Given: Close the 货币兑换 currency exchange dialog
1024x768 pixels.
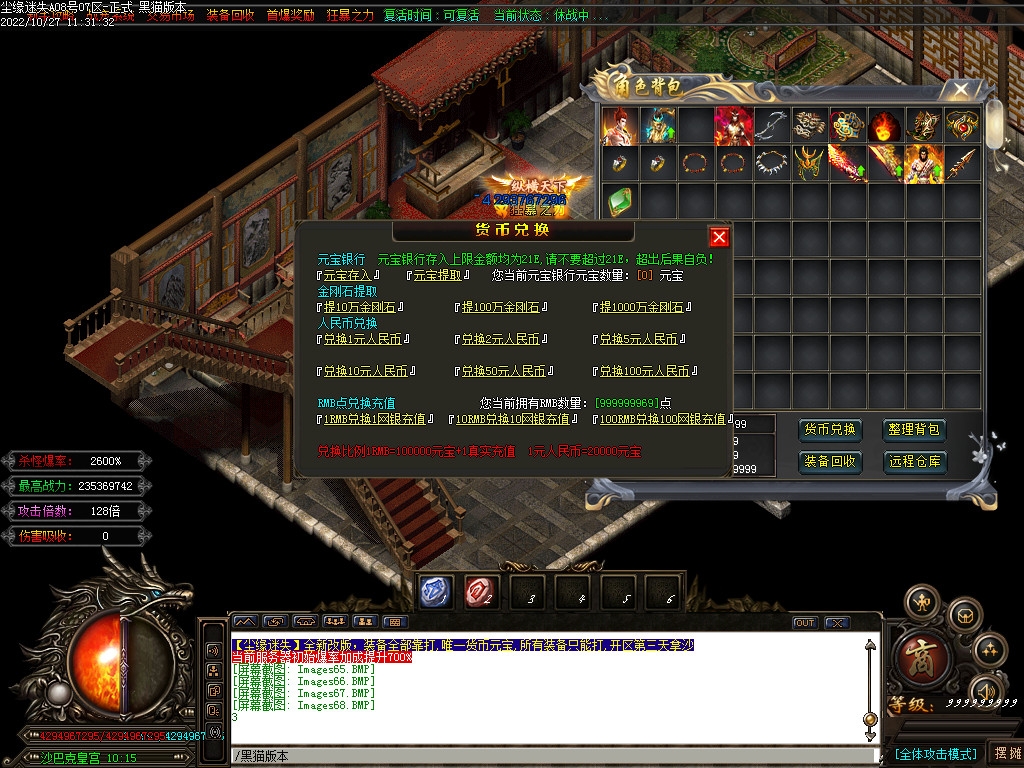Looking at the screenshot, I should pos(718,237).
